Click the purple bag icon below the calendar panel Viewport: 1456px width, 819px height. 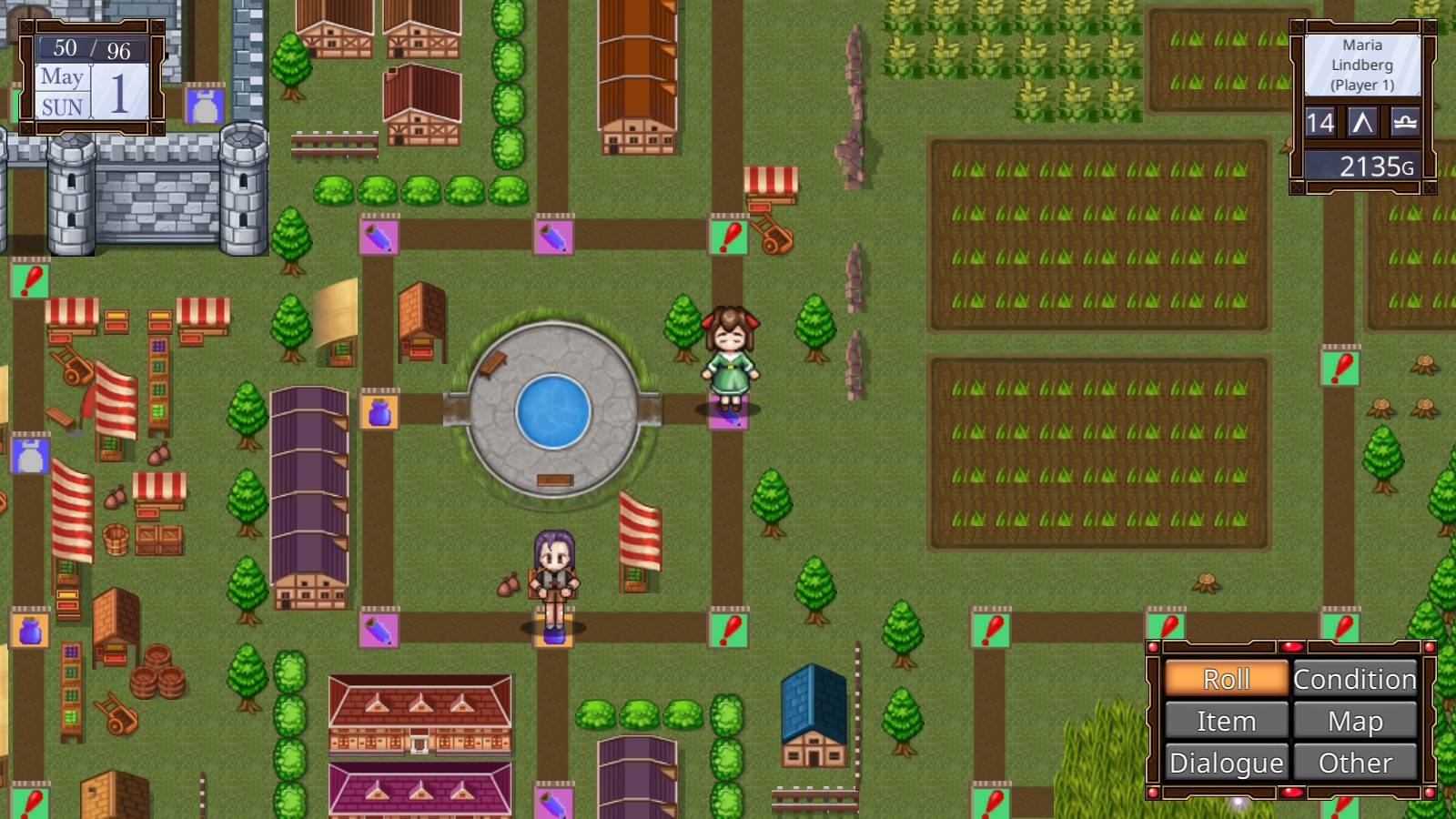tap(206, 104)
